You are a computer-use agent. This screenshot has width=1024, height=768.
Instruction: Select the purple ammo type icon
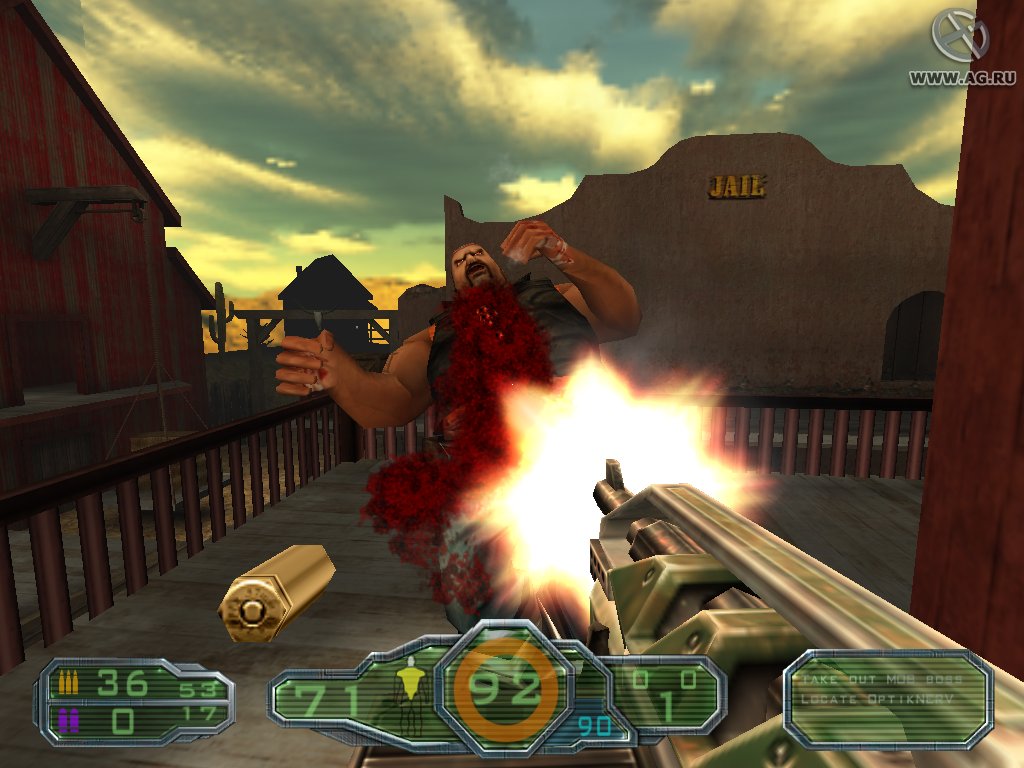pyautogui.click(x=69, y=718)
